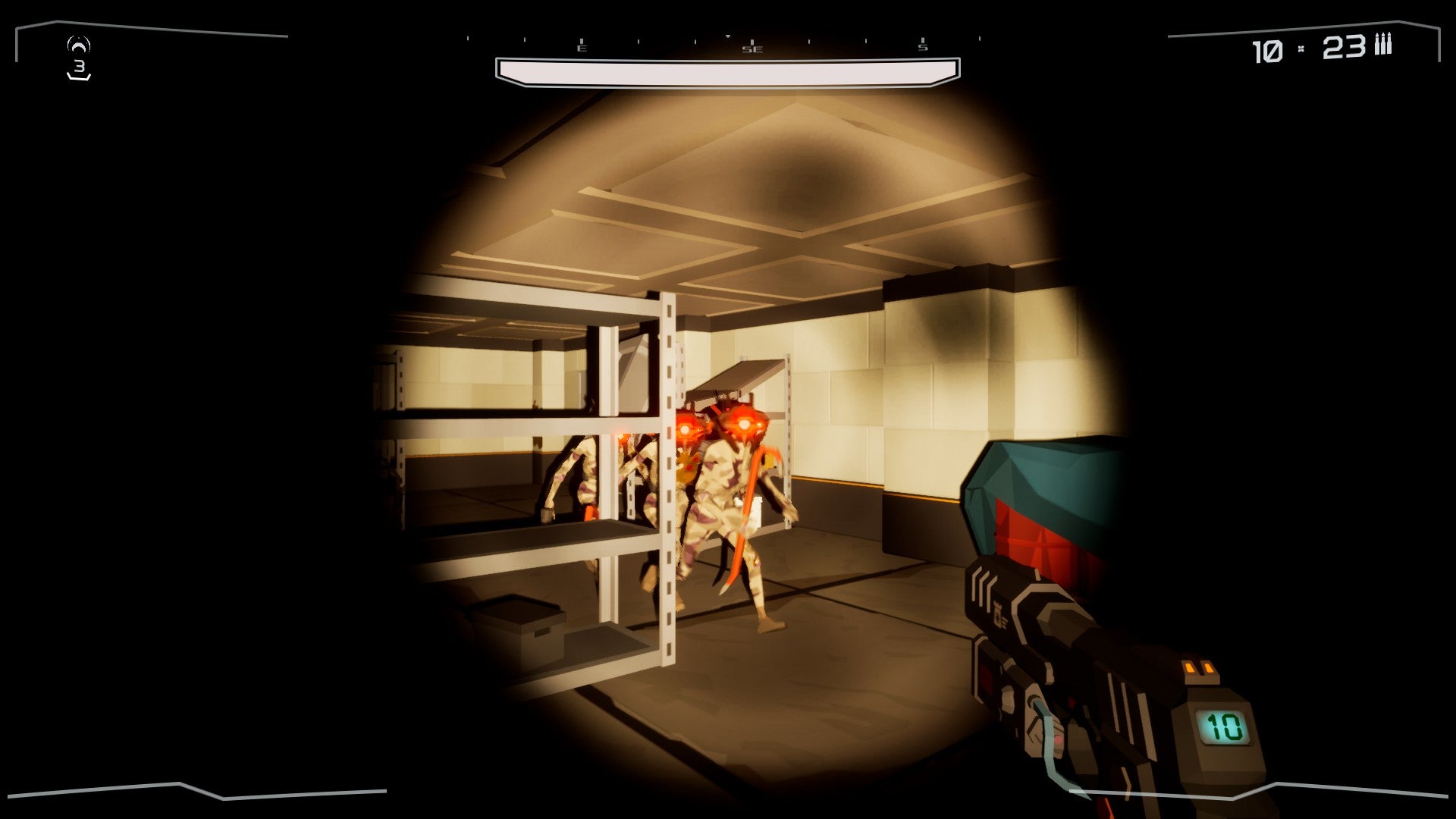Click the white health bar below the compass
Image resolution: width=1456 pixels, height=819 pixels.
pos(726,70)
